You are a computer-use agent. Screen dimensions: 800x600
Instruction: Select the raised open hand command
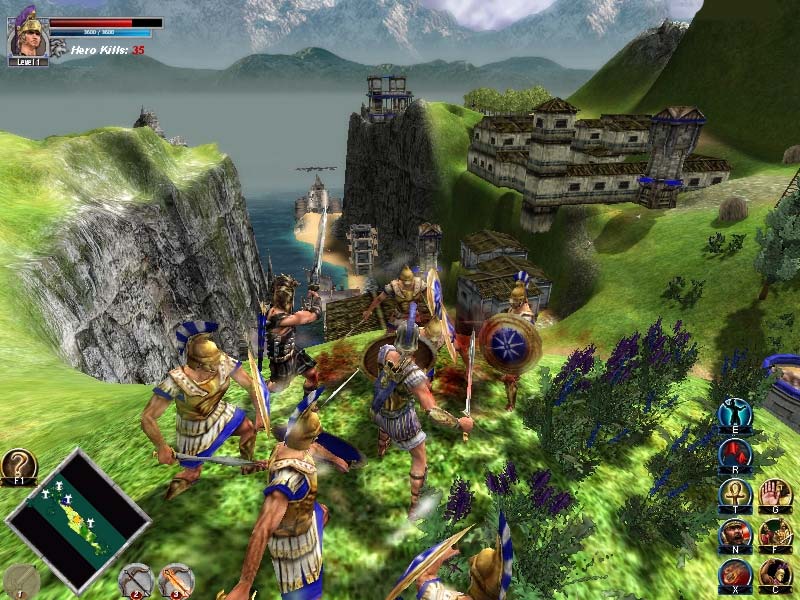775,495
